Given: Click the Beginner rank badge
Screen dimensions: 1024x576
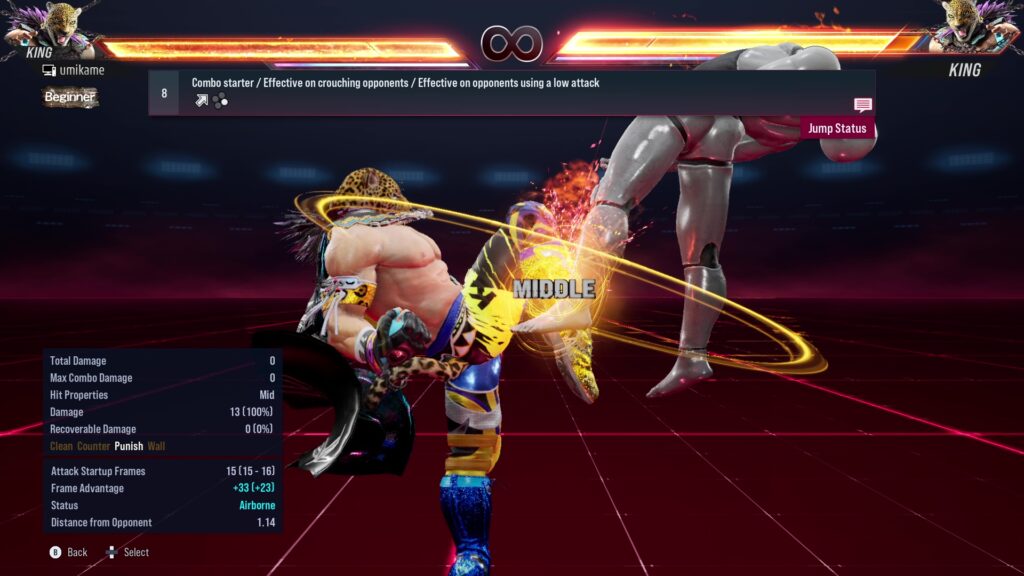Looking at the screenshot, I should tap(70, 97).
